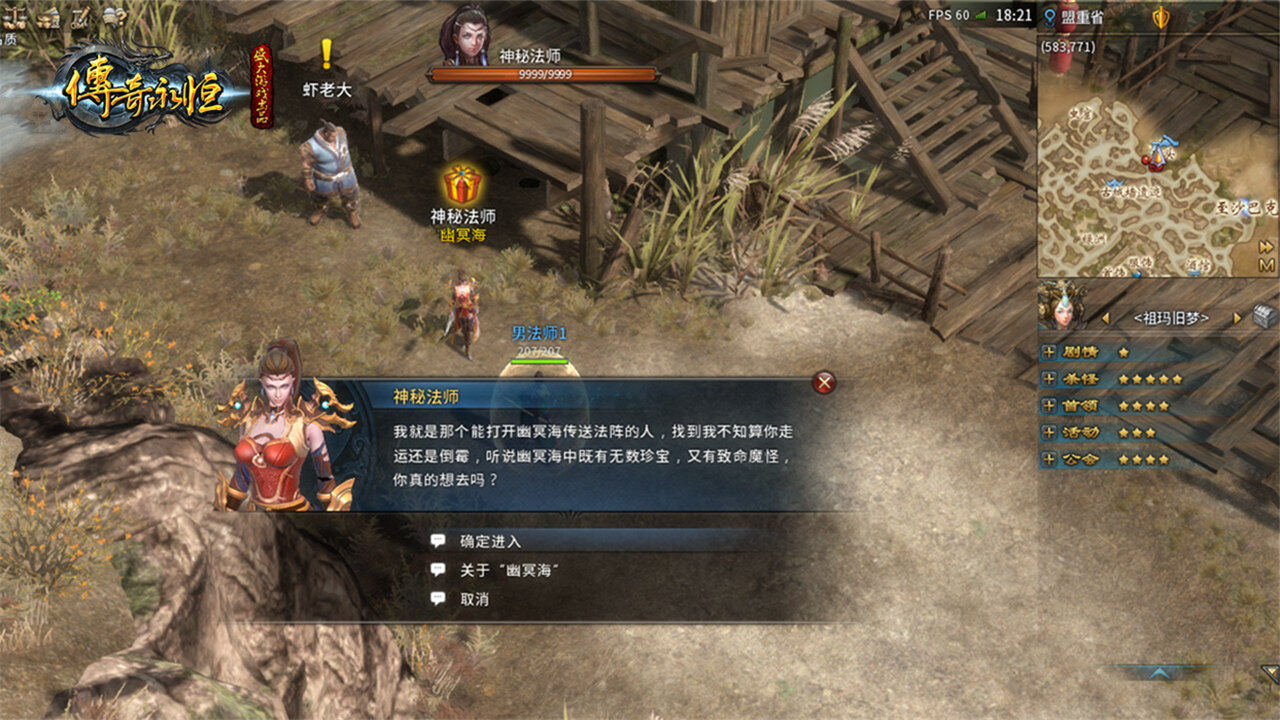Expand the 活动 quest category
Image resolution: width=1280 pixels, height=720 pixels.
point(1049,433)
